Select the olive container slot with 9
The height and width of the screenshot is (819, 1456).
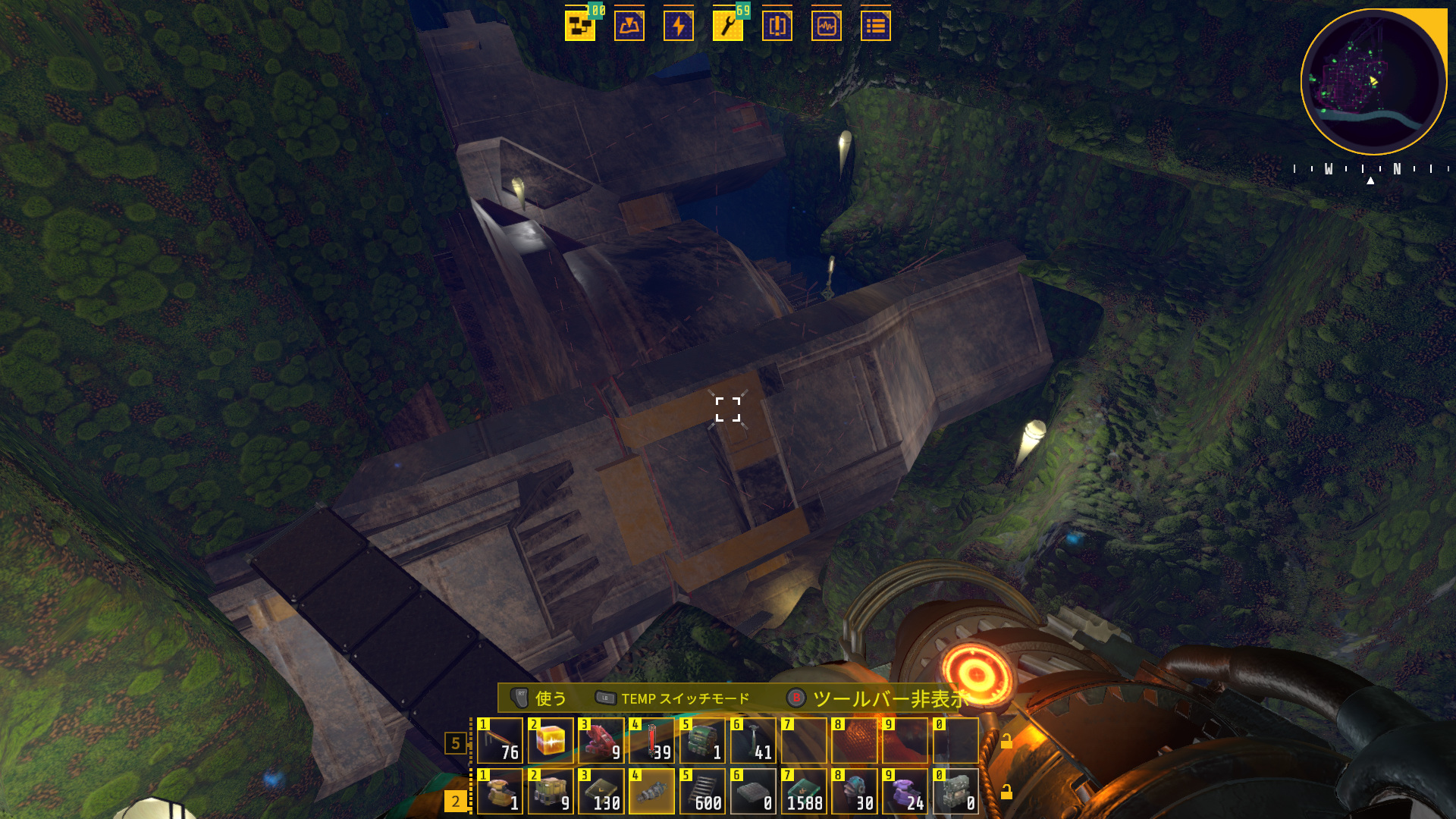point(551,791)
